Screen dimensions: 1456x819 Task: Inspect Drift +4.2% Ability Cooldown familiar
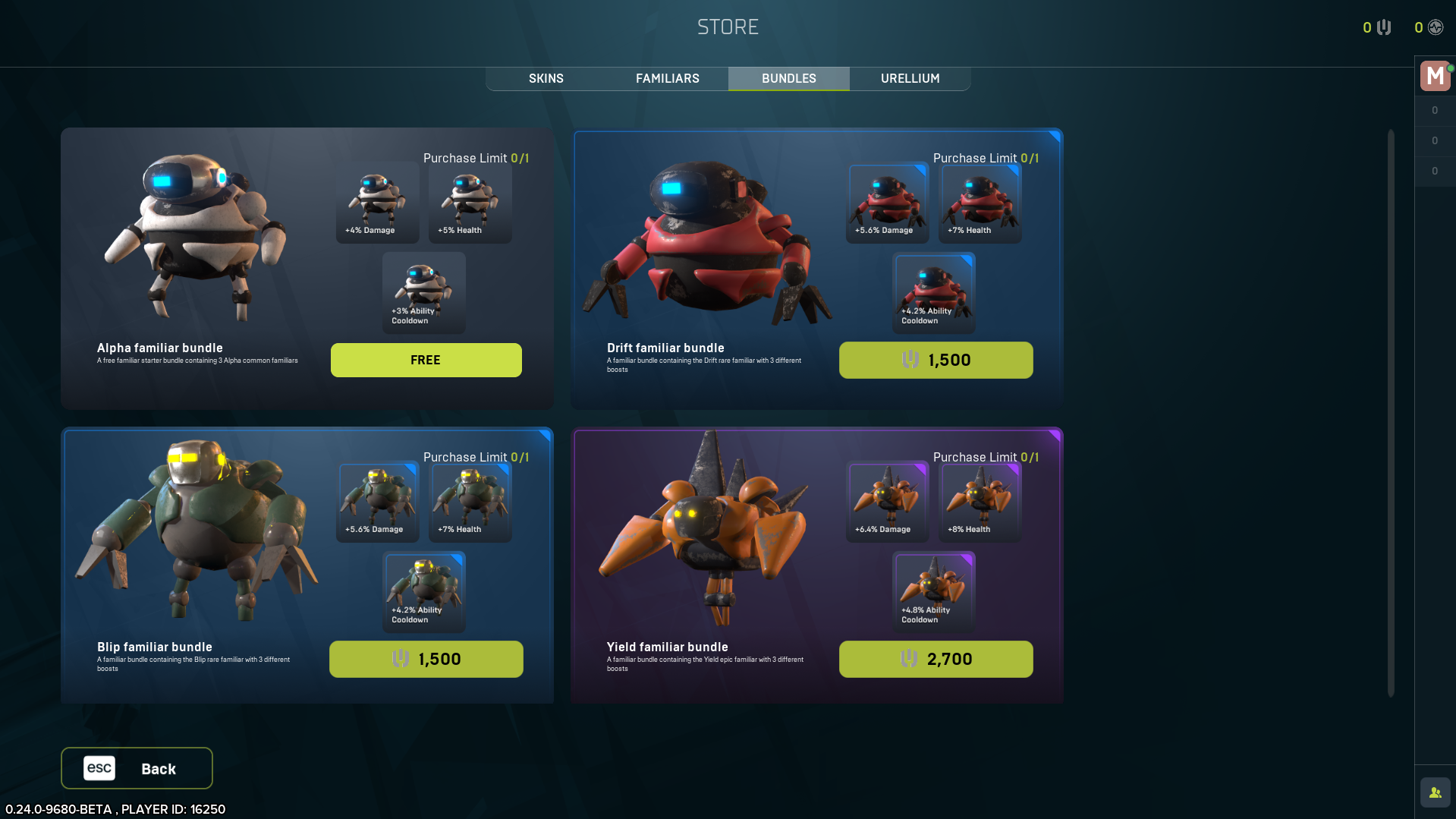click(933, 293)
